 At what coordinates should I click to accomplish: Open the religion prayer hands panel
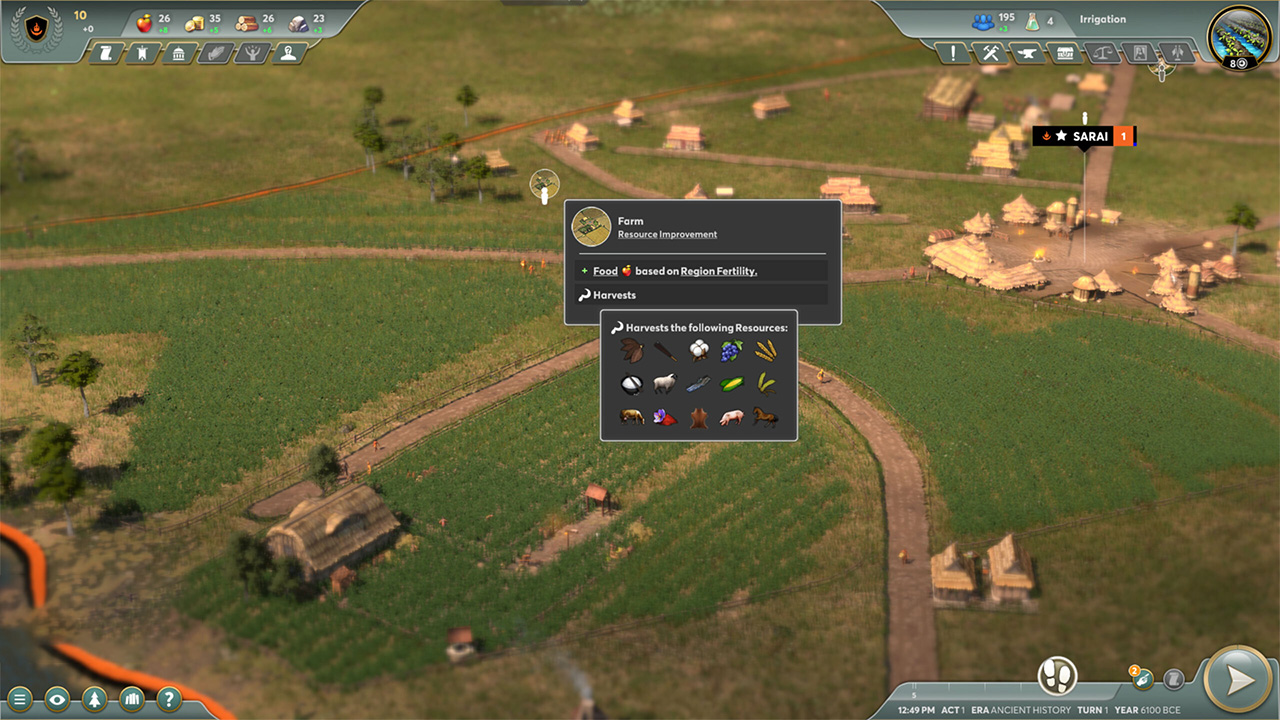click(213, 53)
